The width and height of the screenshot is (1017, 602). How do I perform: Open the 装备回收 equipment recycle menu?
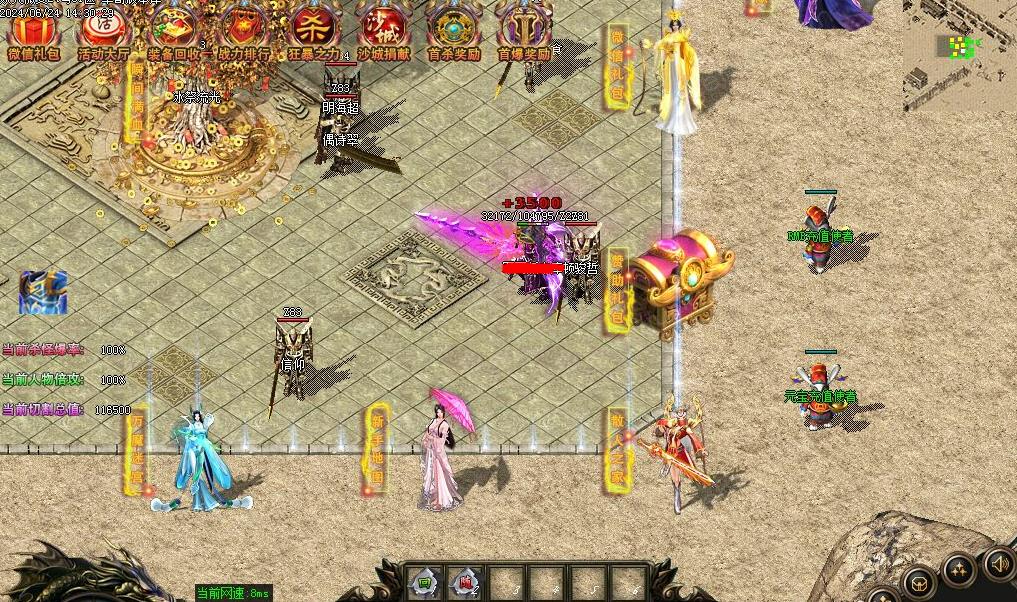(x=173, y=30)
